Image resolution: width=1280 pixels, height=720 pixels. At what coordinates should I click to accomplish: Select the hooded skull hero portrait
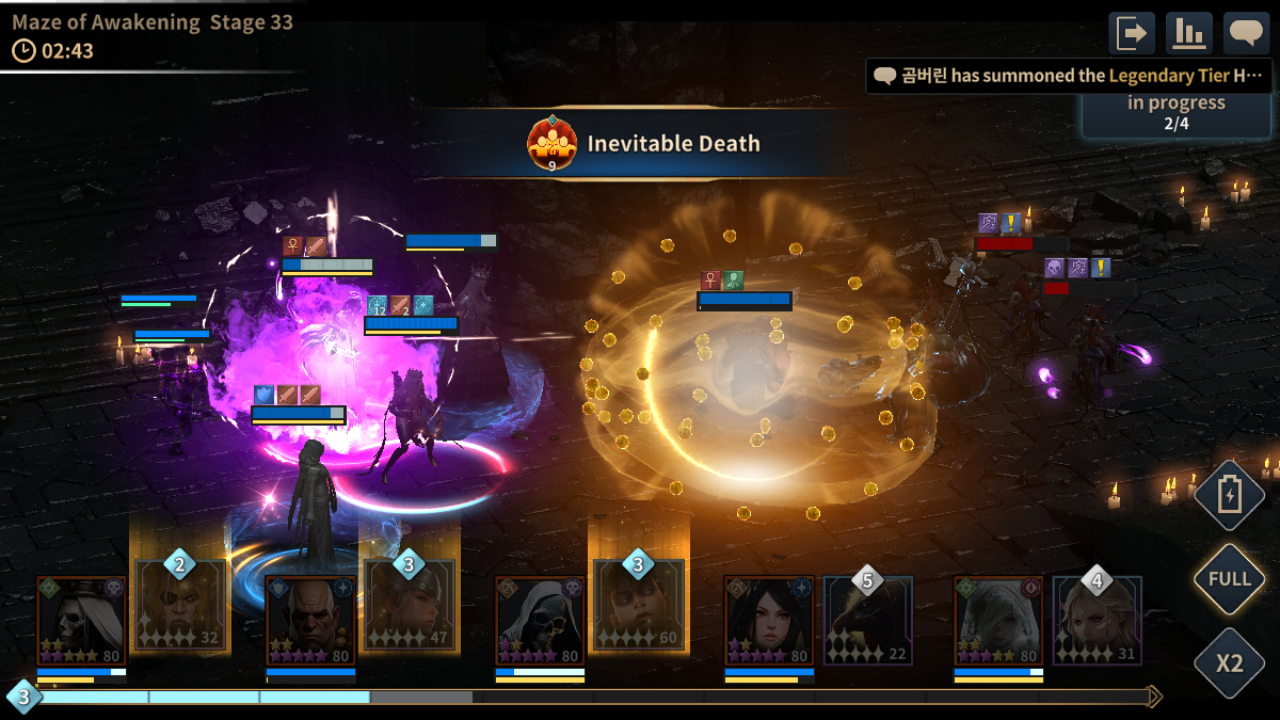pos(540,620)
